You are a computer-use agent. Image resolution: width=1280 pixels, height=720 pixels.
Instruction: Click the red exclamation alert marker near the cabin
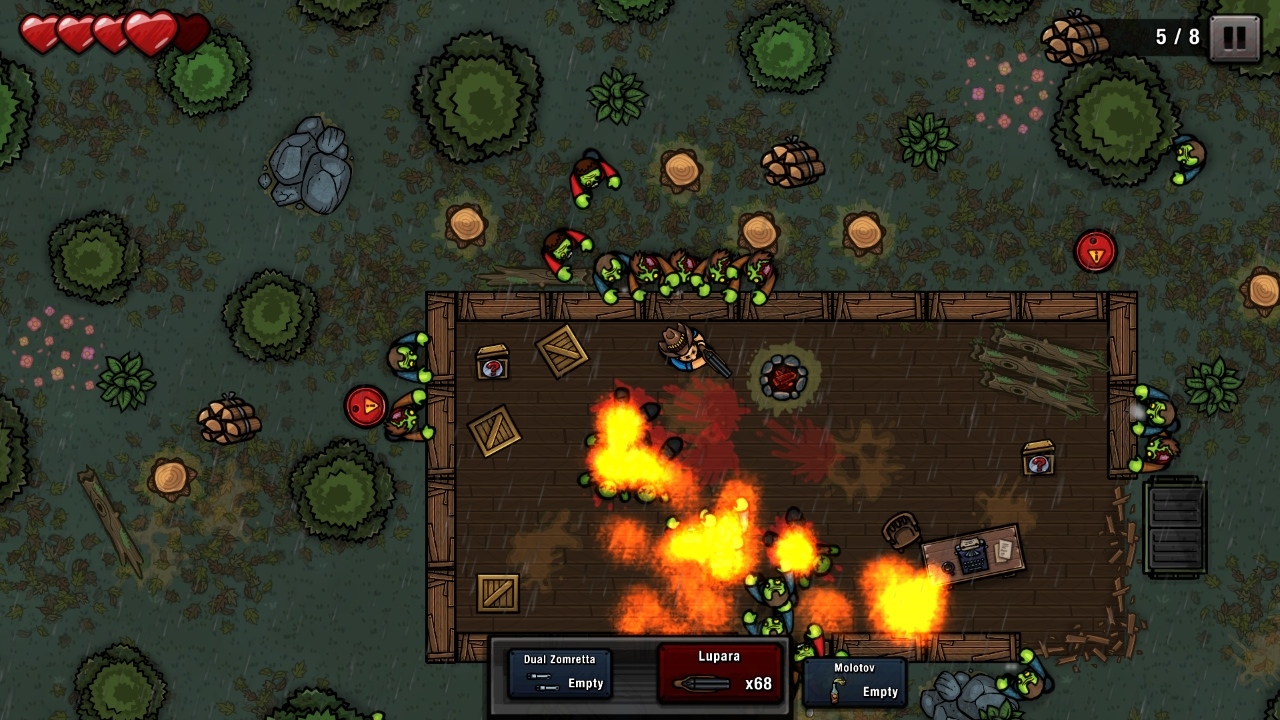click(x=363, y=406)
